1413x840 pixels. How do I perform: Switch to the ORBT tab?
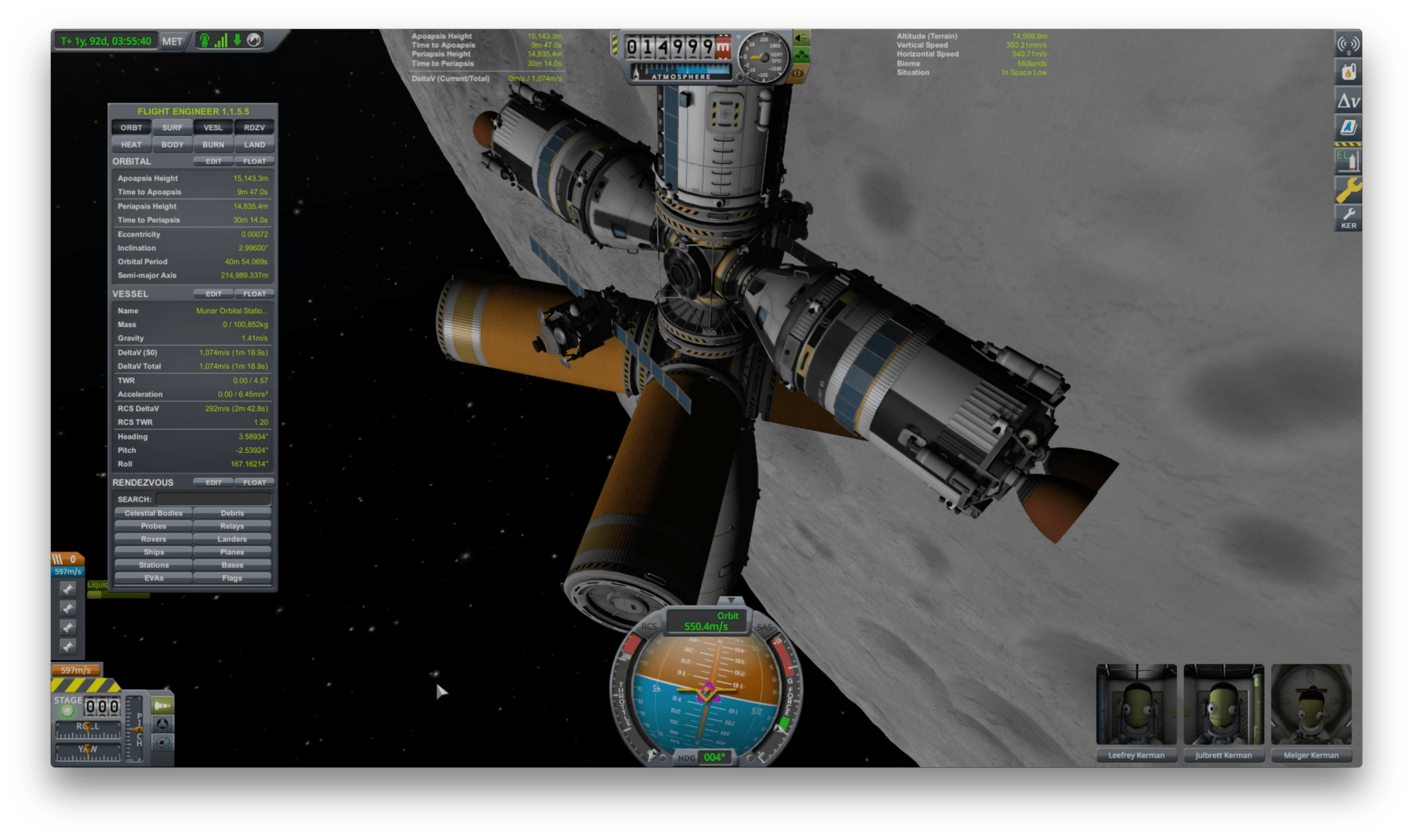click(x=131, y=128)
